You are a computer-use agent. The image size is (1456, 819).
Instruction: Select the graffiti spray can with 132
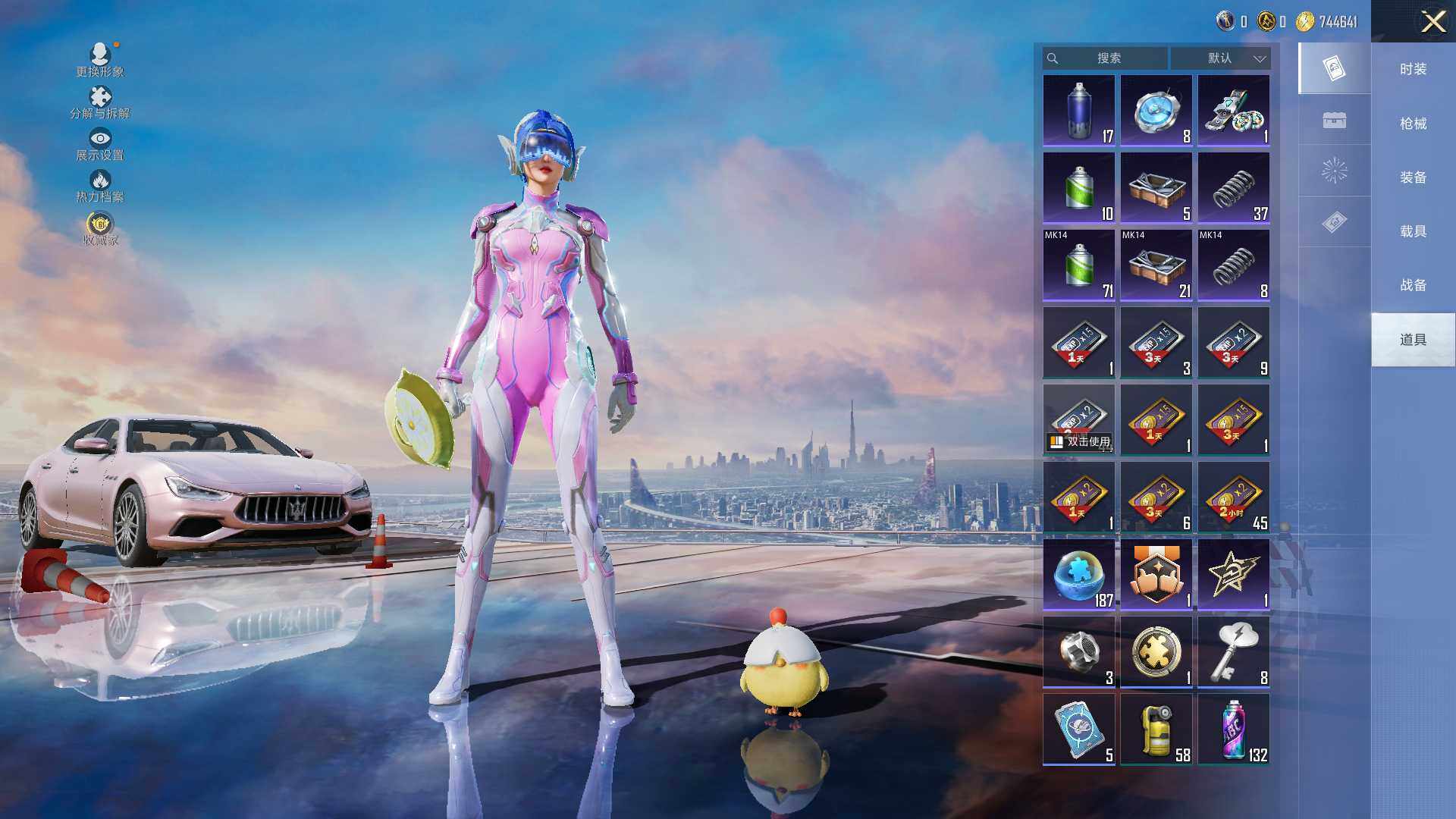pos(1233,729)
